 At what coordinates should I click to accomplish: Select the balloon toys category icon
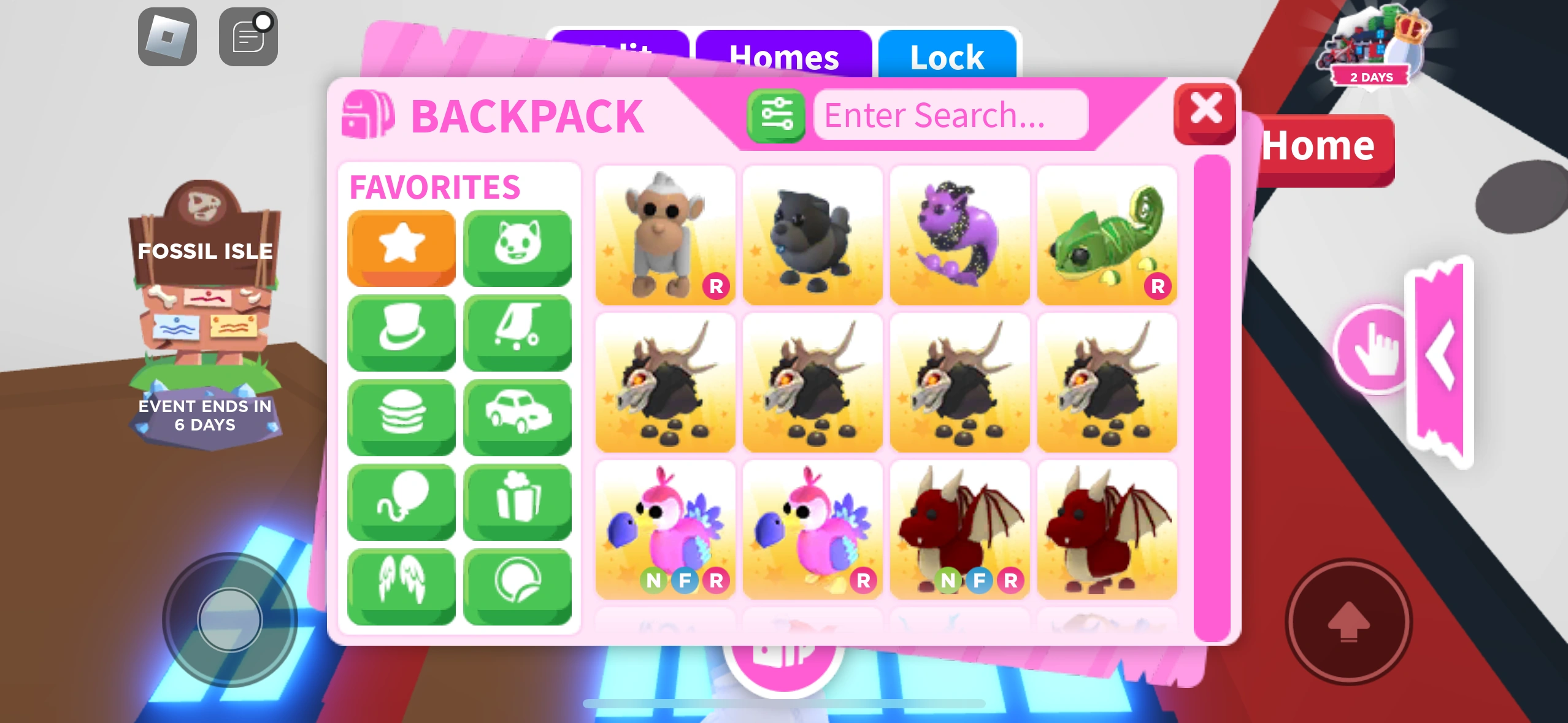402,501
